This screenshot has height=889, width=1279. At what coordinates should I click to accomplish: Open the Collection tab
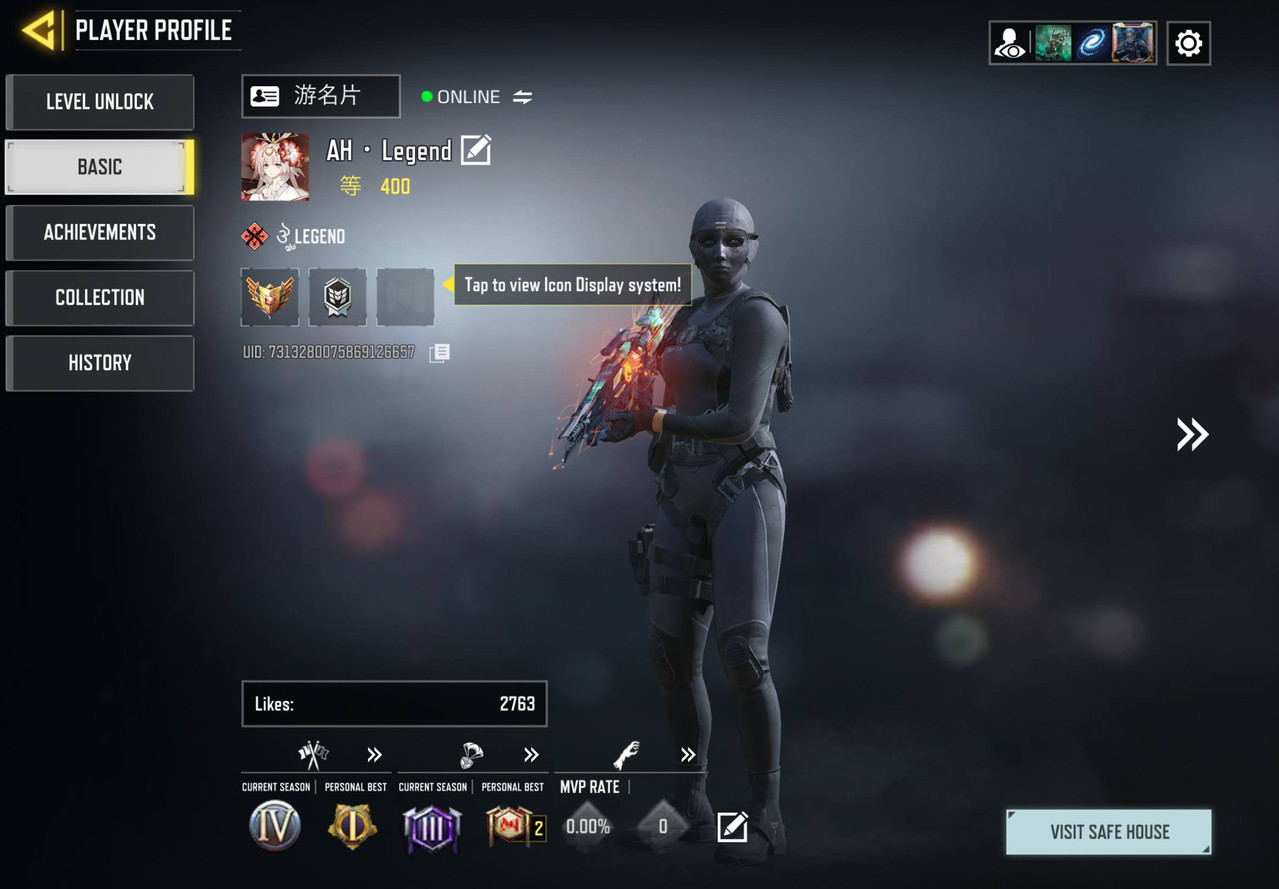point(100,297)
